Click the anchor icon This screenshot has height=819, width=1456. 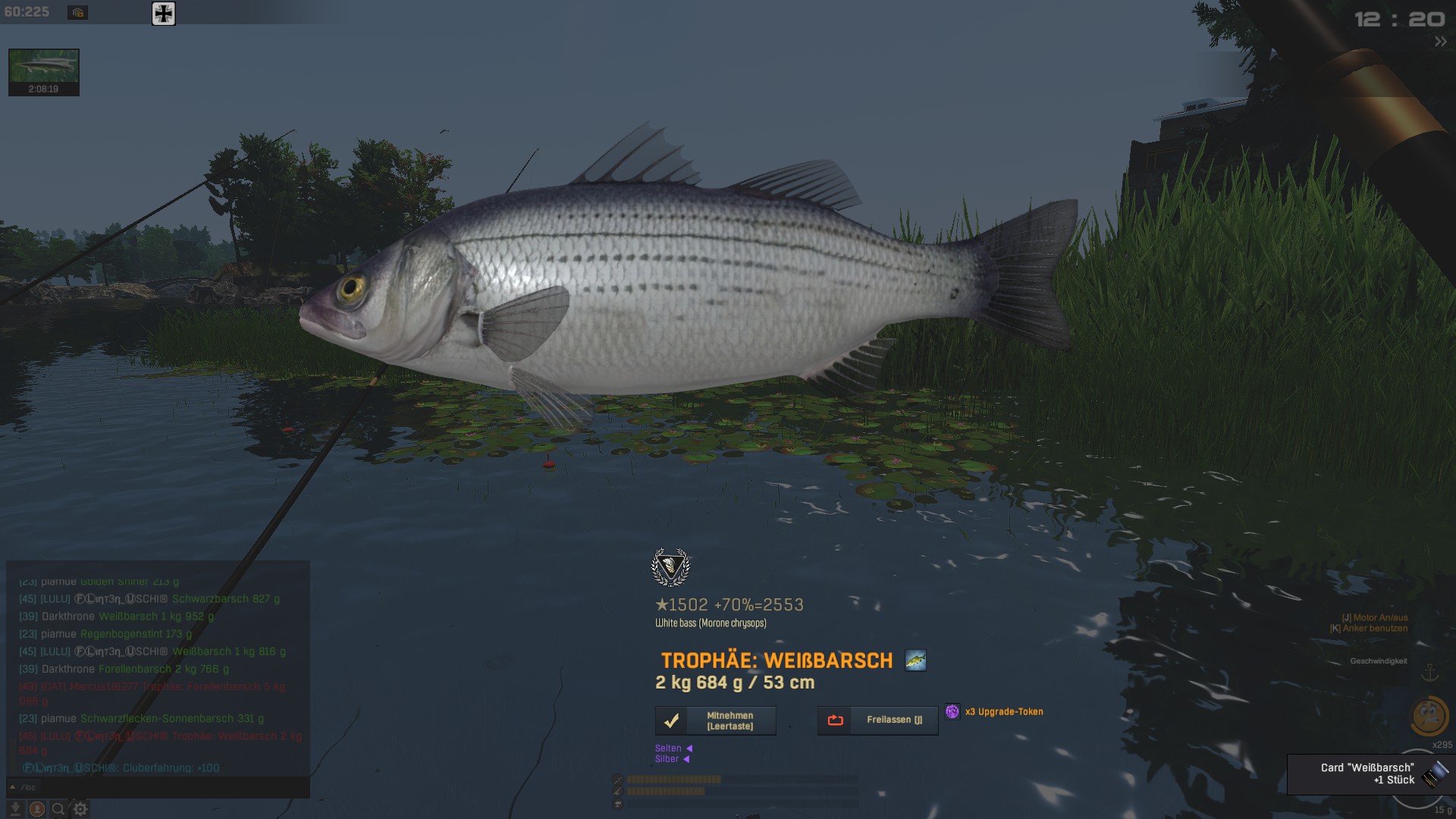(1429, 673)
